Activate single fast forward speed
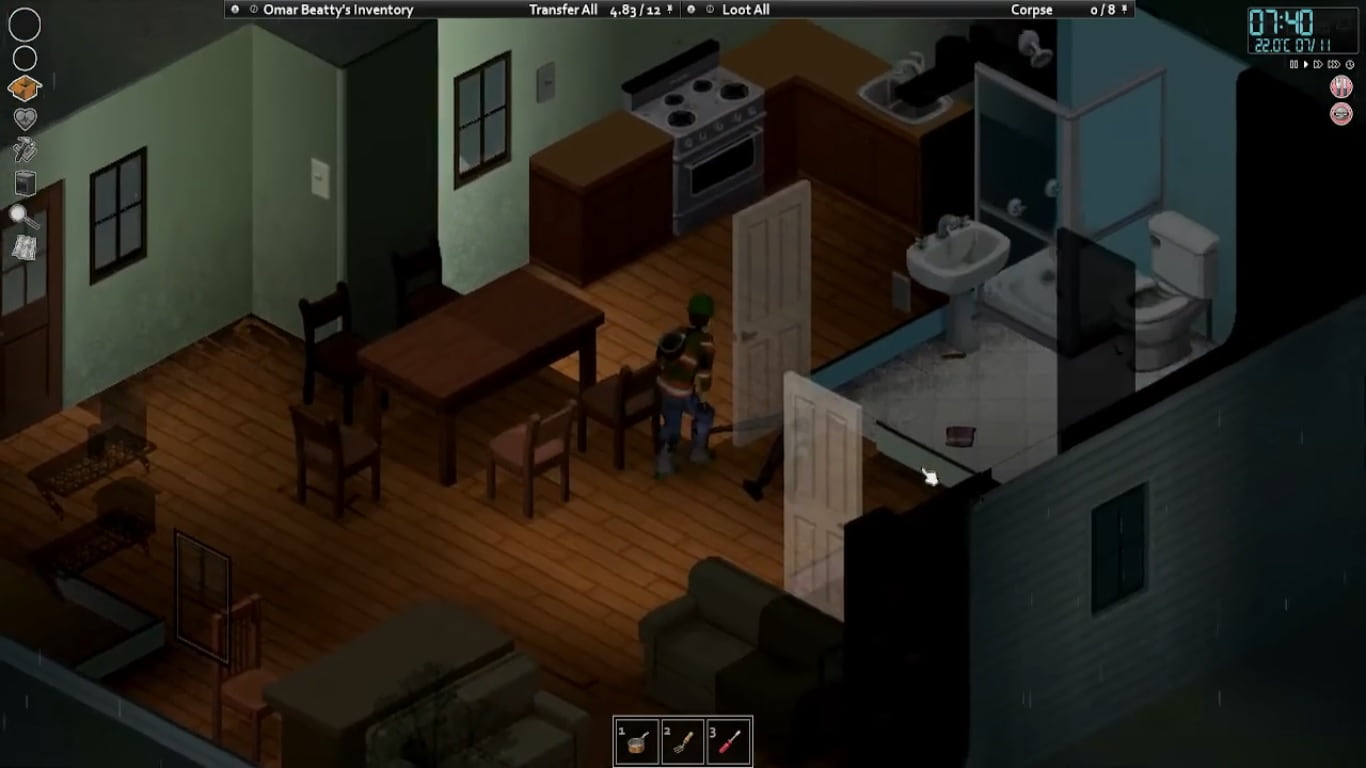This screenshot has width=1366, height=768. [x=1318, y=64]
